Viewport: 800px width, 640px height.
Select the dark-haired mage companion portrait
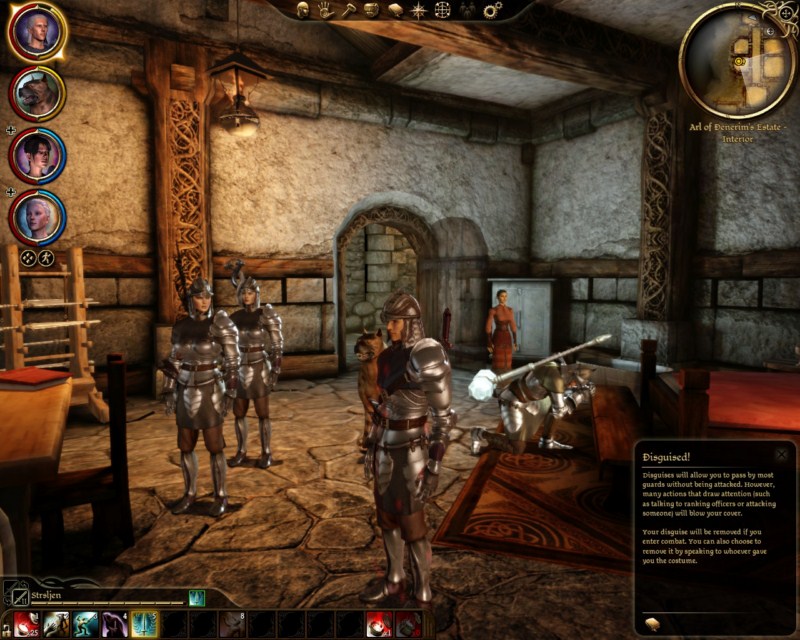(x=37, y=155)
